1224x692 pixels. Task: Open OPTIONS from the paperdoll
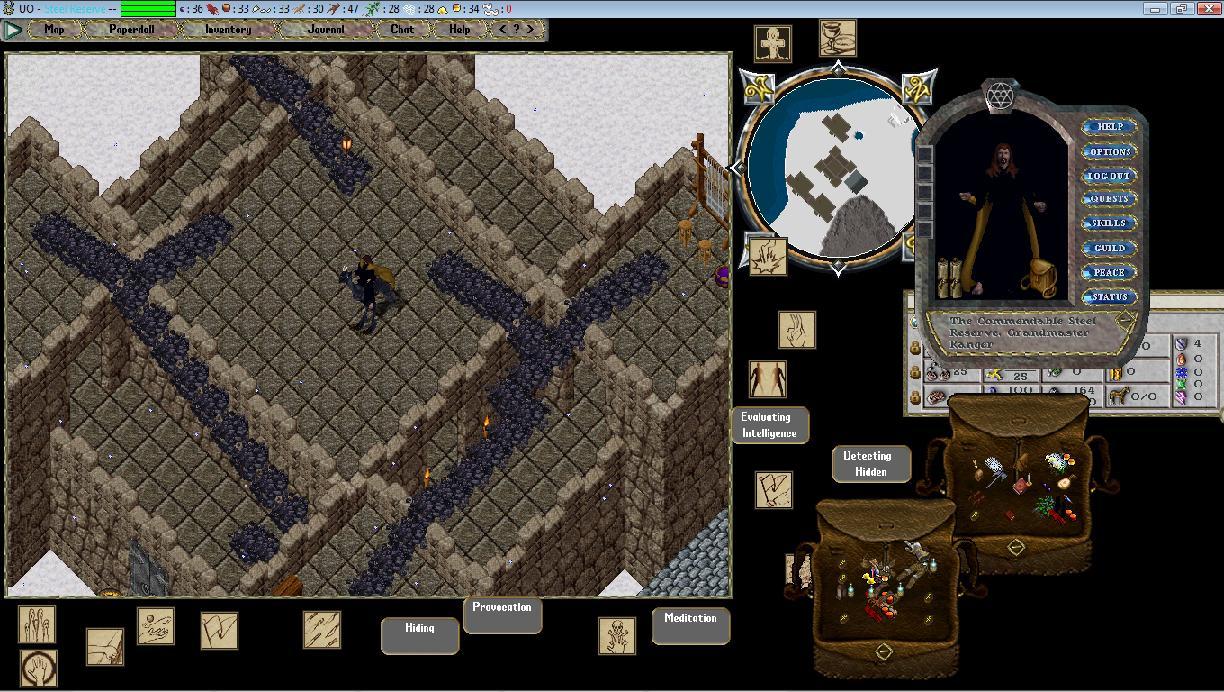pos(1109,151)
